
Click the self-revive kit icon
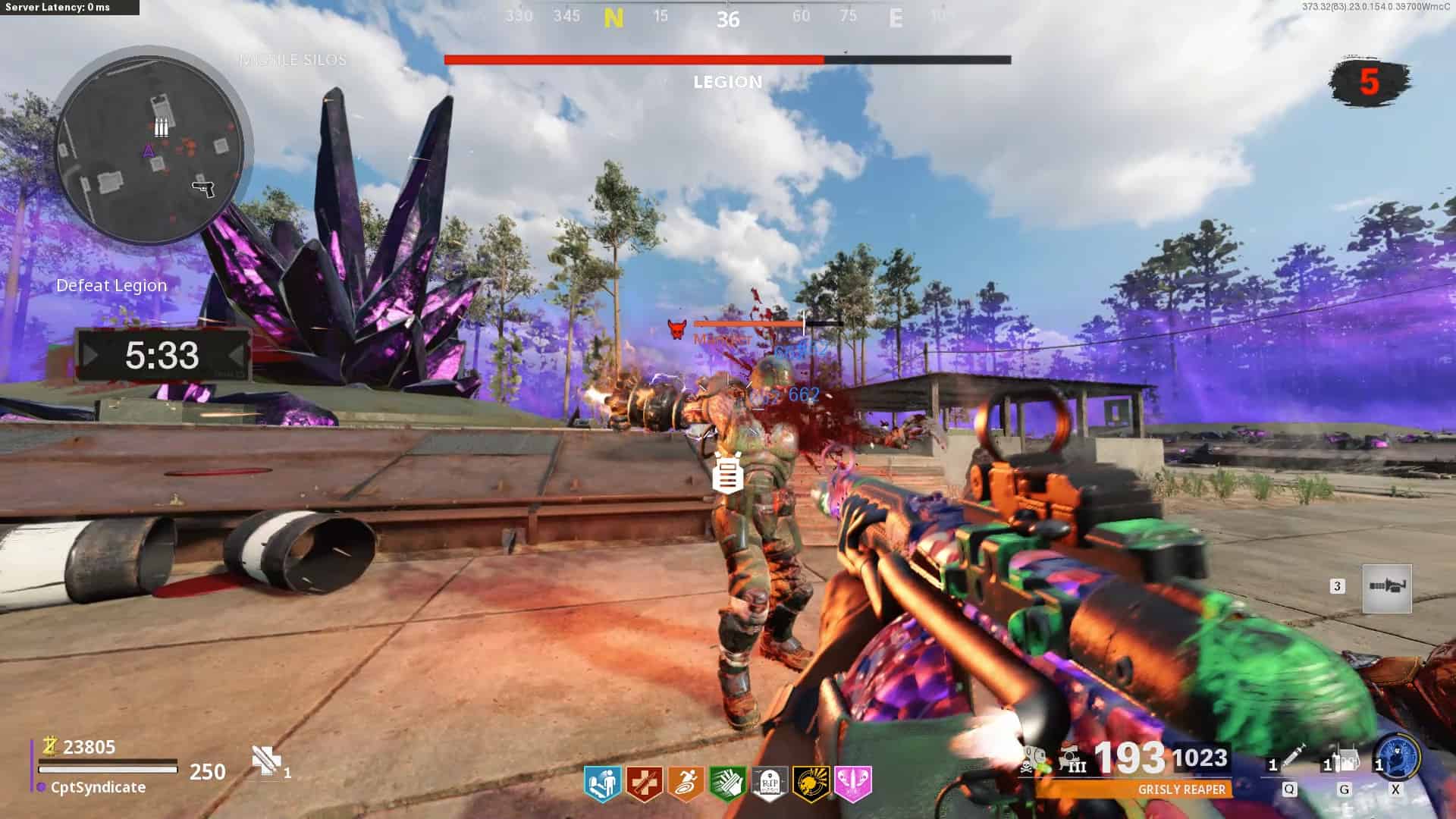pyautogui.click(x=265, y=761)
